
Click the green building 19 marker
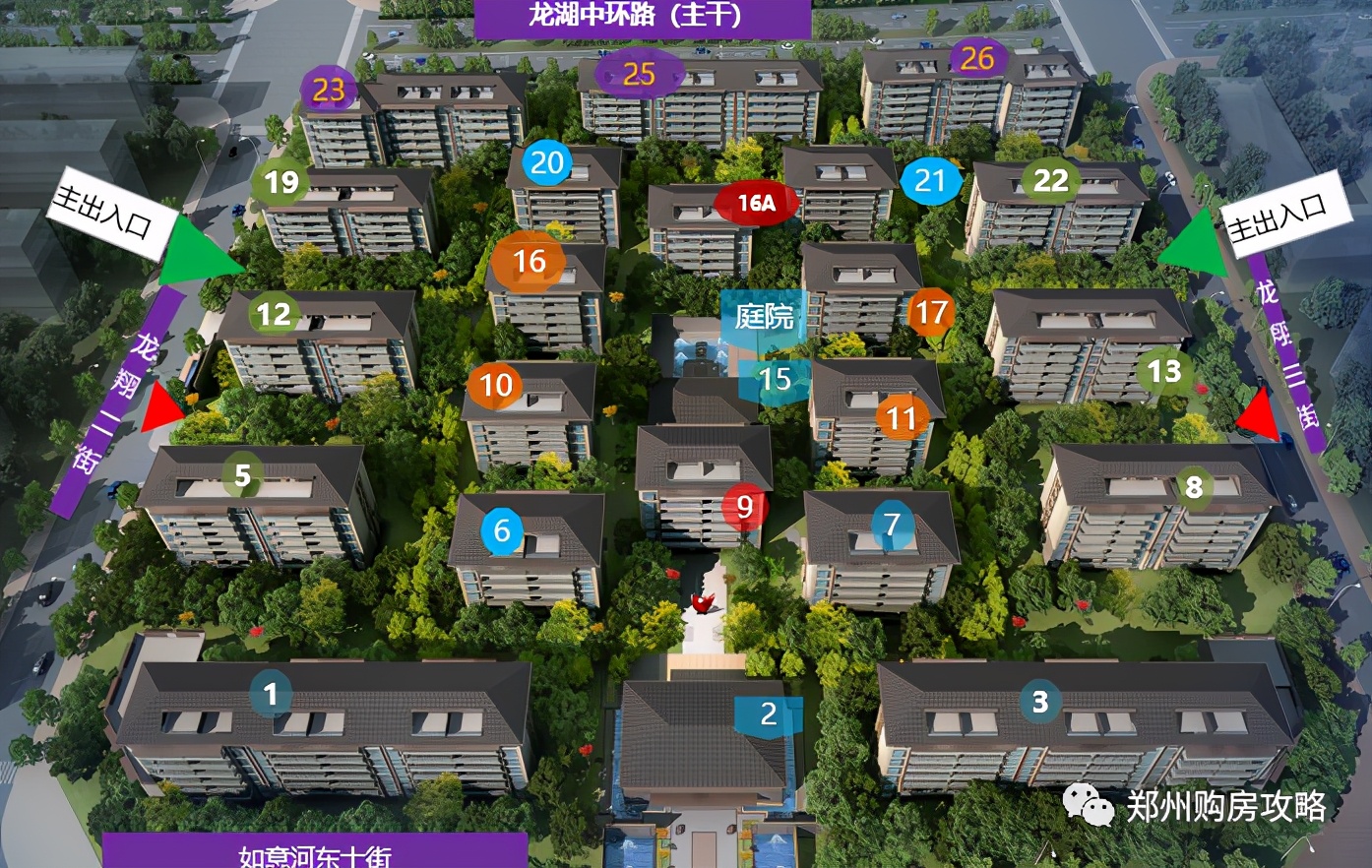281,182
